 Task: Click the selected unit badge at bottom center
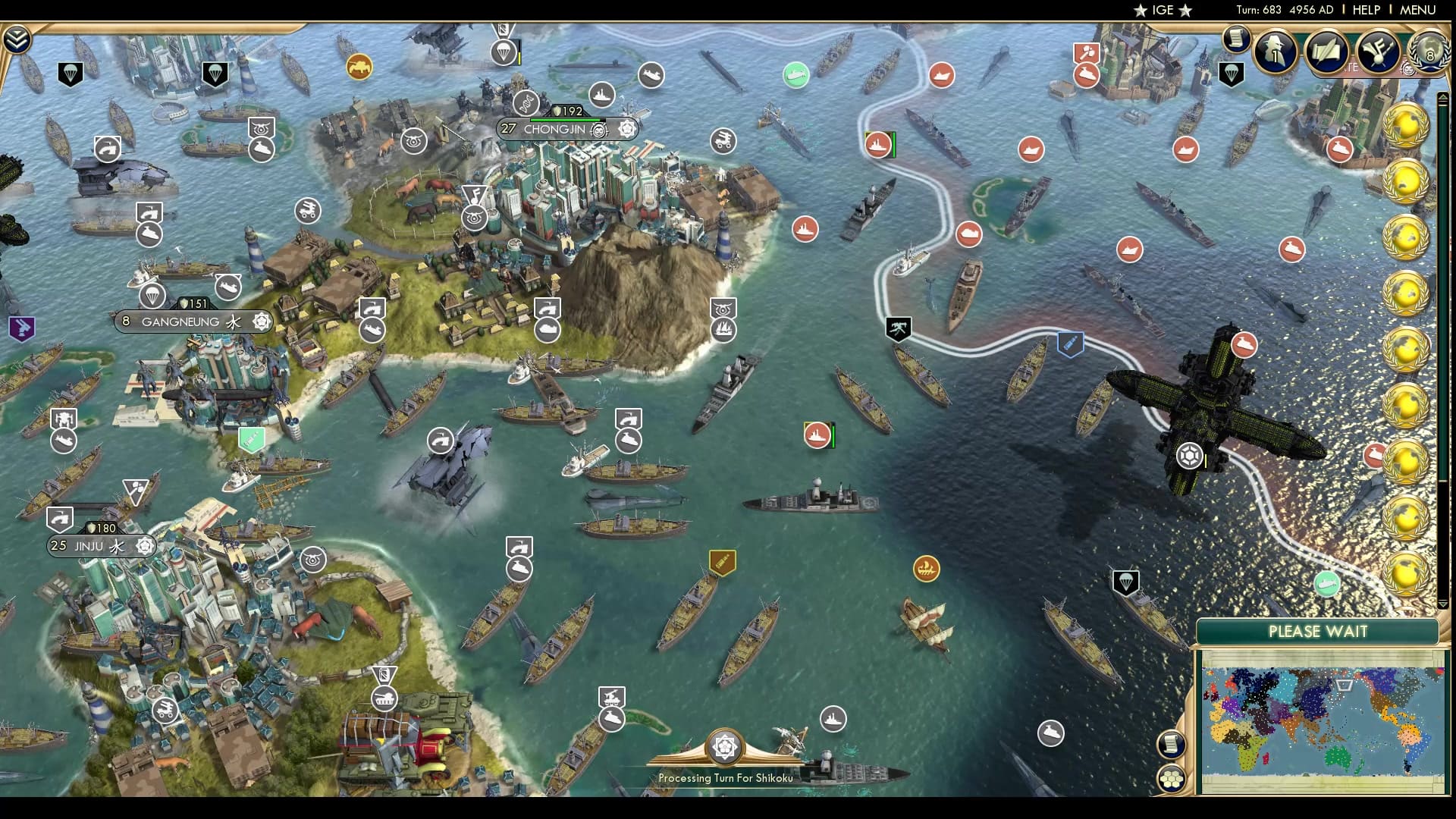(x=726, y=748)
